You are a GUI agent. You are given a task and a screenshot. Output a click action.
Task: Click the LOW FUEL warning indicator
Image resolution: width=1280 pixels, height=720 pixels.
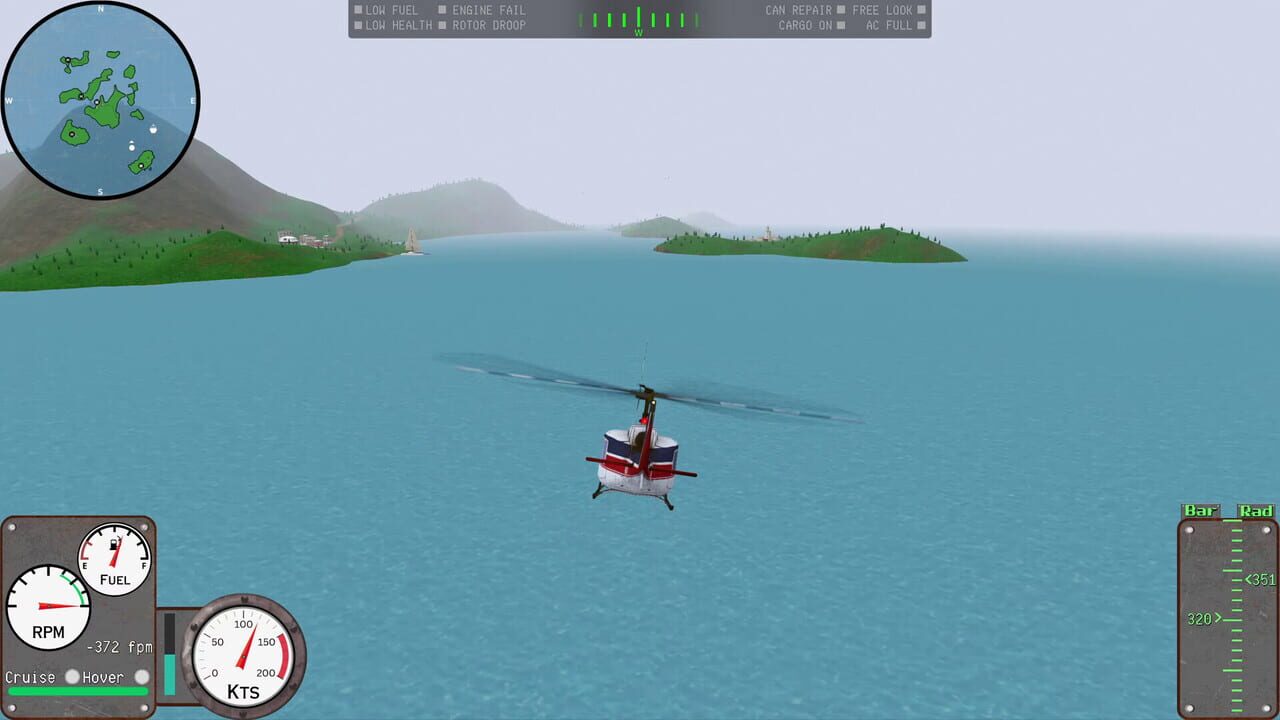(384, 9)
